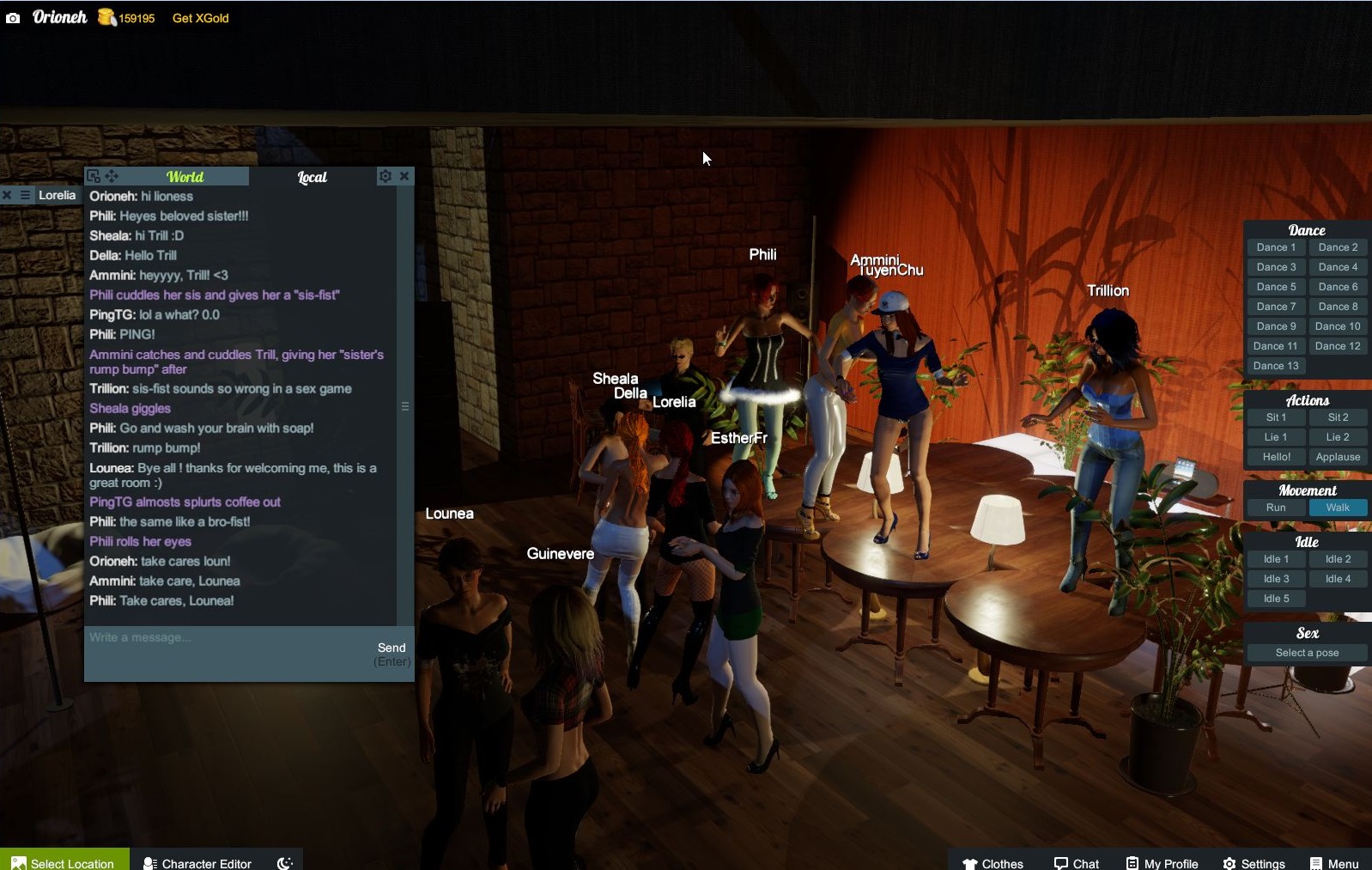
Task: Take a screenshot with the camera icon
Action: 13,18
